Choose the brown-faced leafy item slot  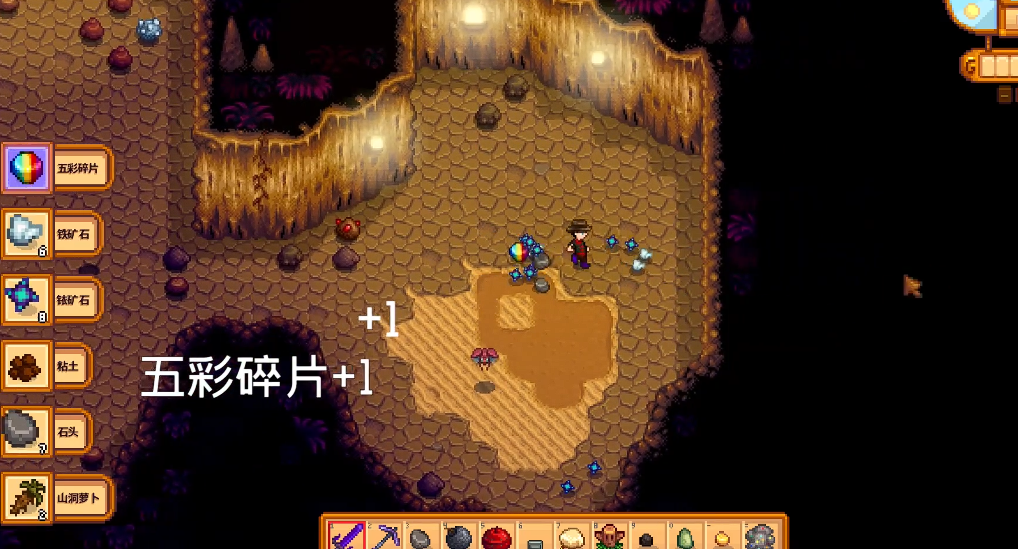coord(609,539)
